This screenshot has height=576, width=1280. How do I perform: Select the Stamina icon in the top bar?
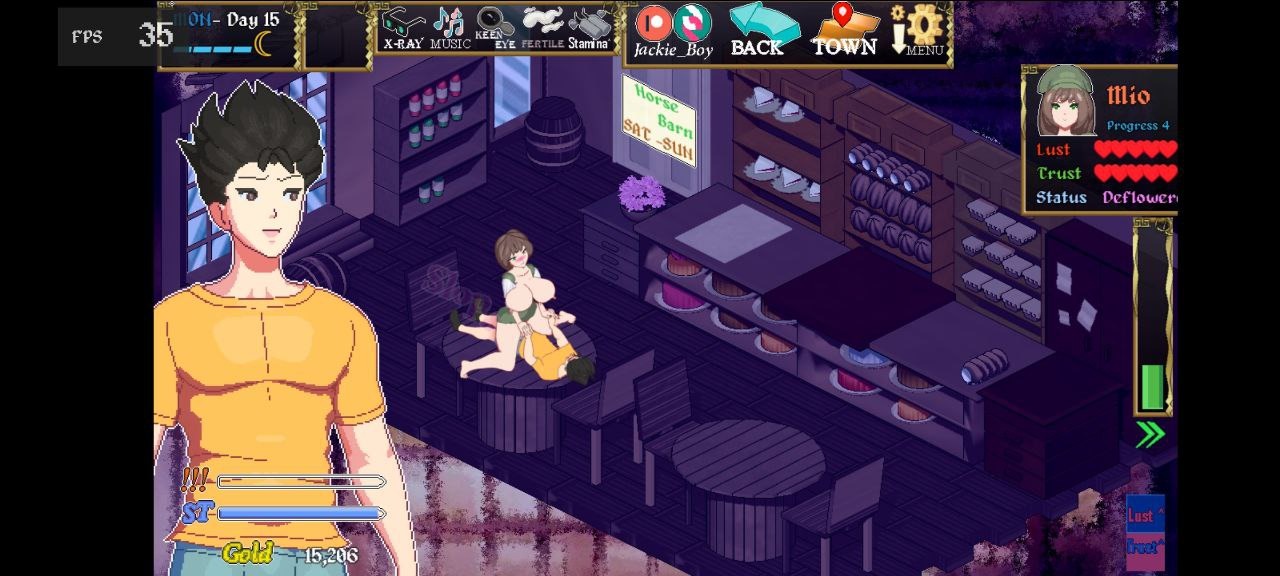click(x=589, y=27)
